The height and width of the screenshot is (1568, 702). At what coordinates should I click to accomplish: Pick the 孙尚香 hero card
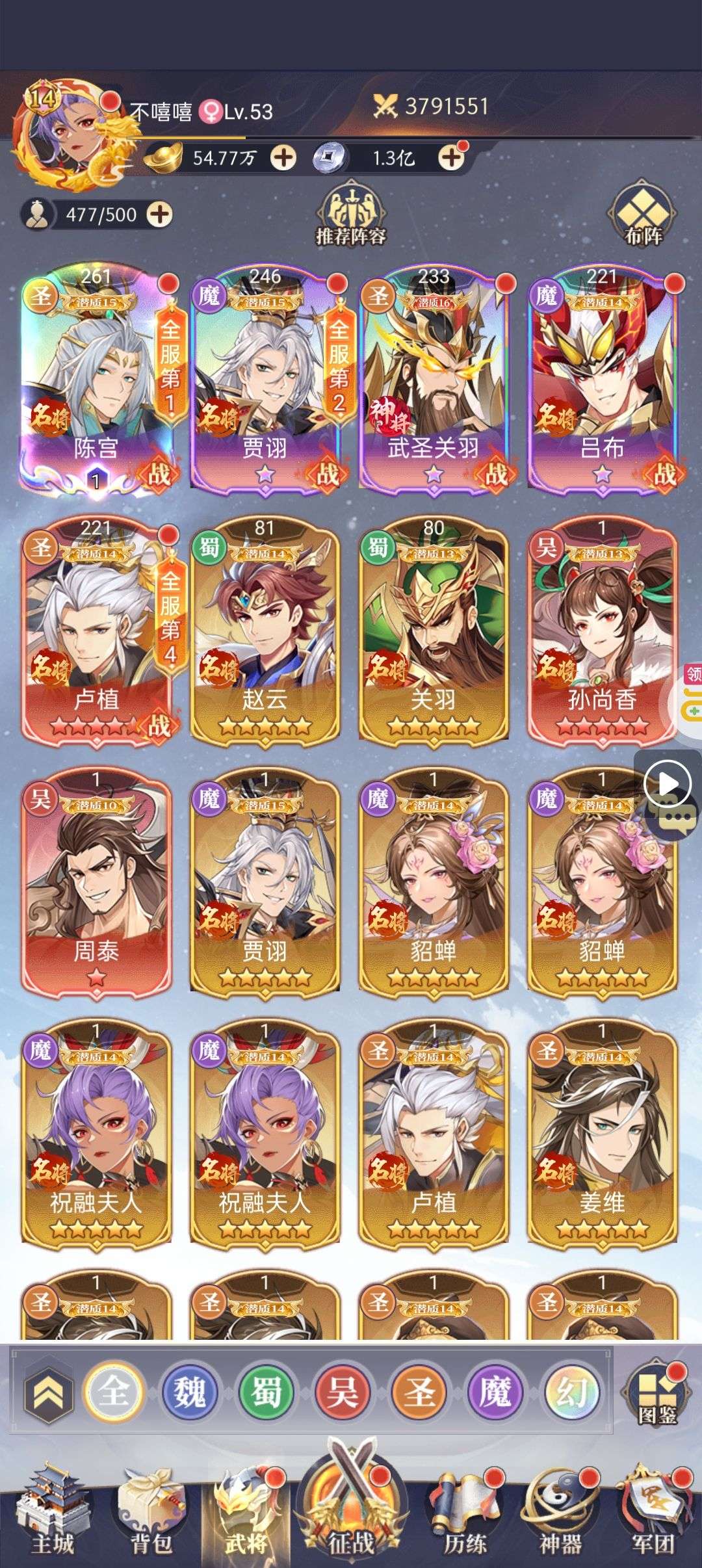click(x=602, y=629)
